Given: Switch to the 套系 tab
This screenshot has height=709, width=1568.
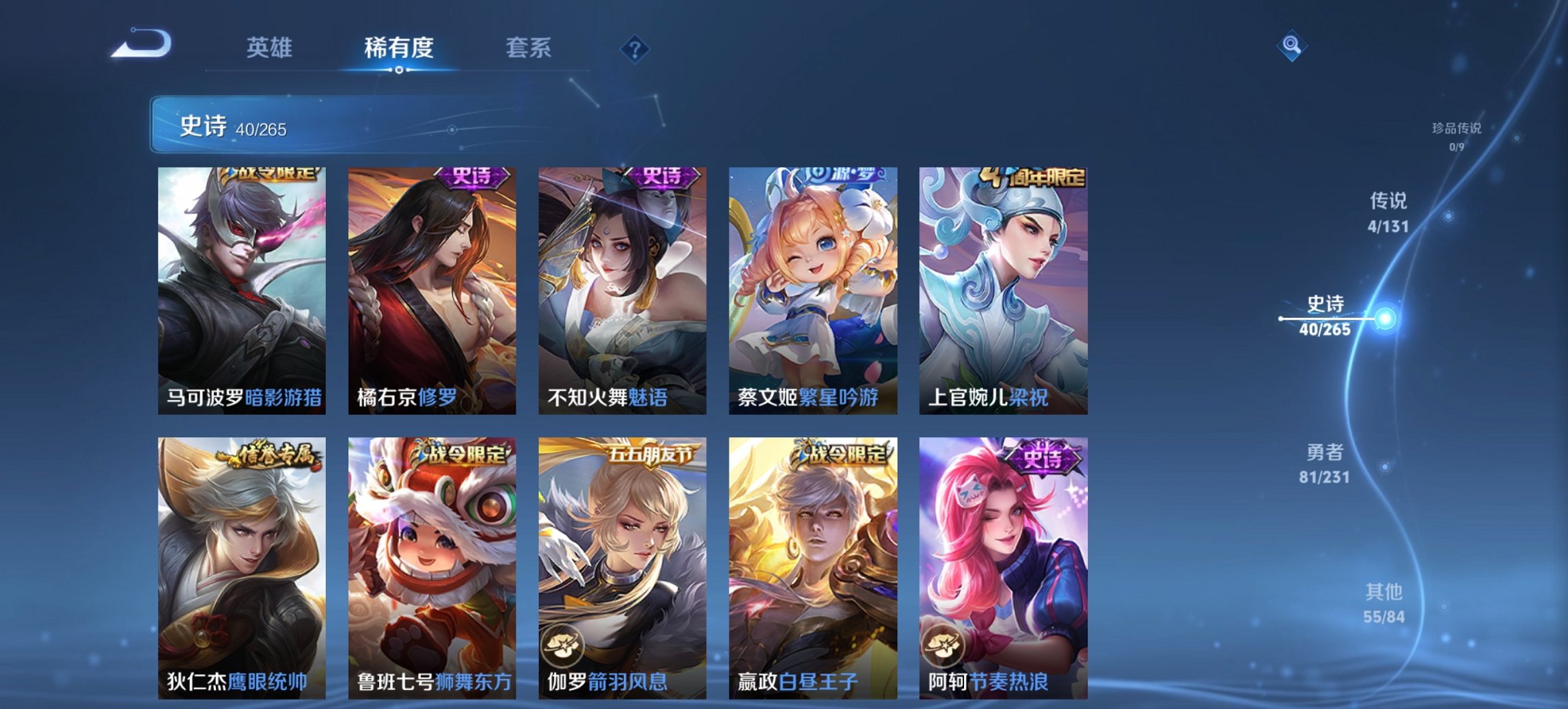Looking at the screenshot, I should [529, 48].
